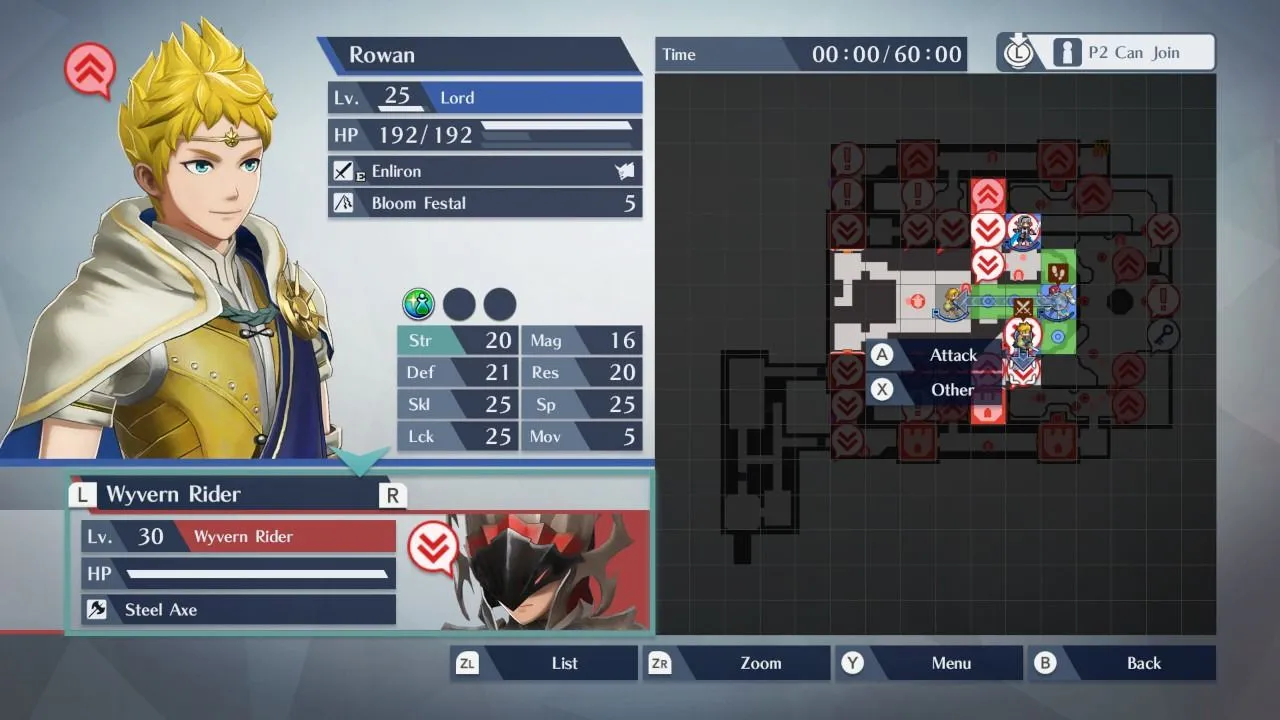The width and height of the screenshot is (1280, 720).
Task: Select the Steel Axe weapon entry
Action: coord(239,609)
